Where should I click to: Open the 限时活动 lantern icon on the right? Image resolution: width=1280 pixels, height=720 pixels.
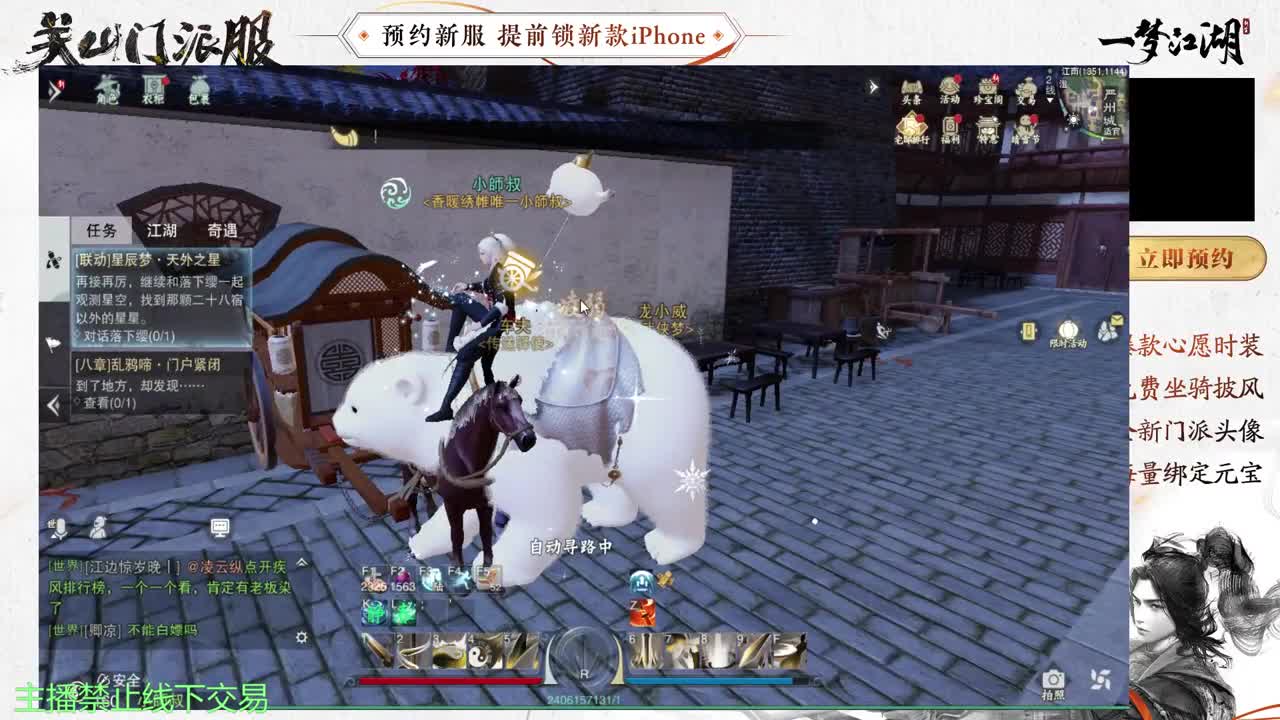[x=1067, y=330]
